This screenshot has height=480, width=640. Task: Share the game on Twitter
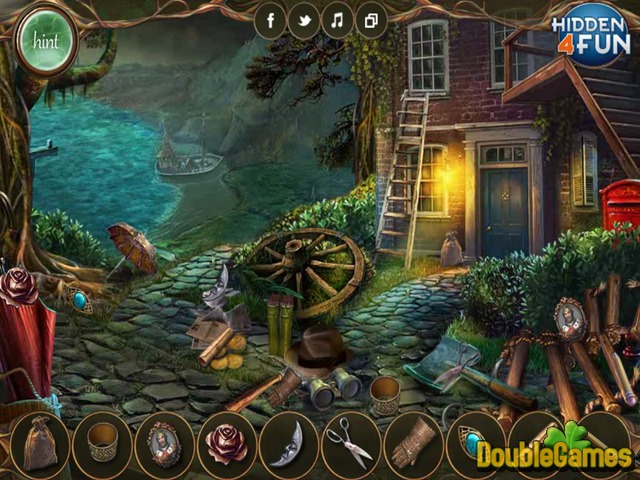(304, 20)
